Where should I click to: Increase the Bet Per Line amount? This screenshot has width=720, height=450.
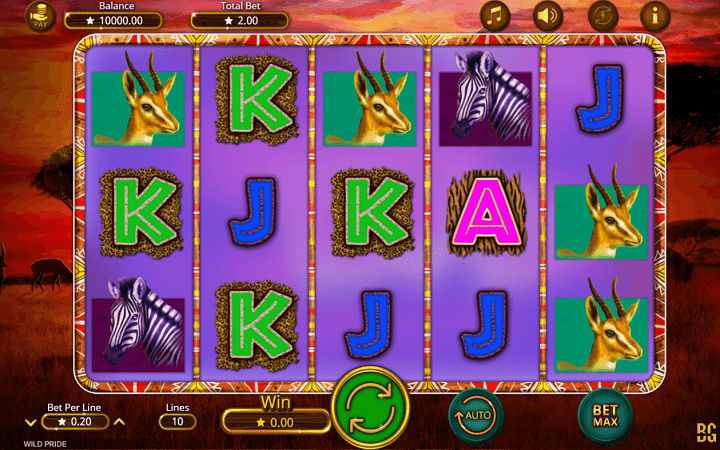(x=119, y=422)
